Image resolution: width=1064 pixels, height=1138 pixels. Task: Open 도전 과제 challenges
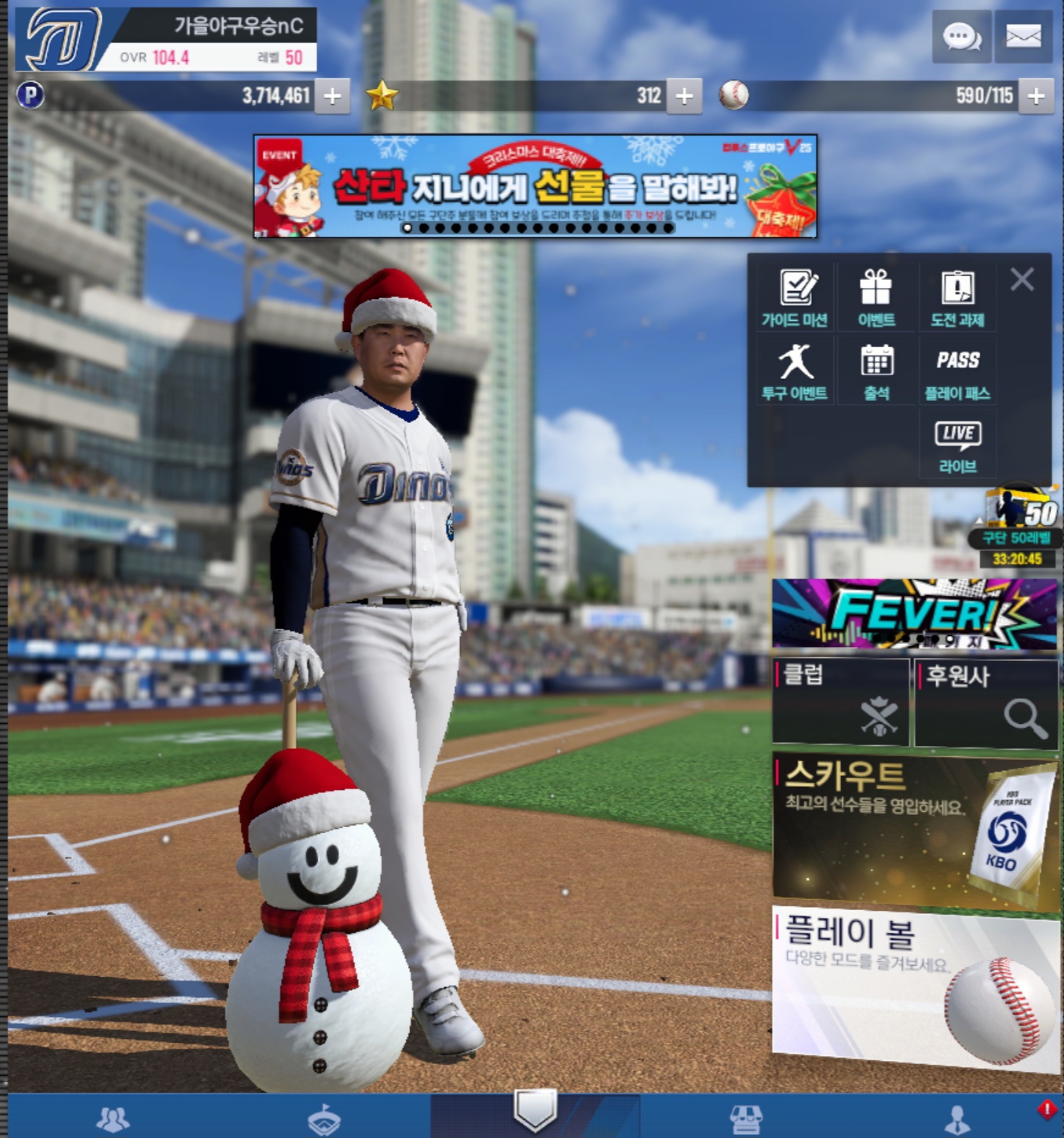pyautogui.click(x=957, y=298)
